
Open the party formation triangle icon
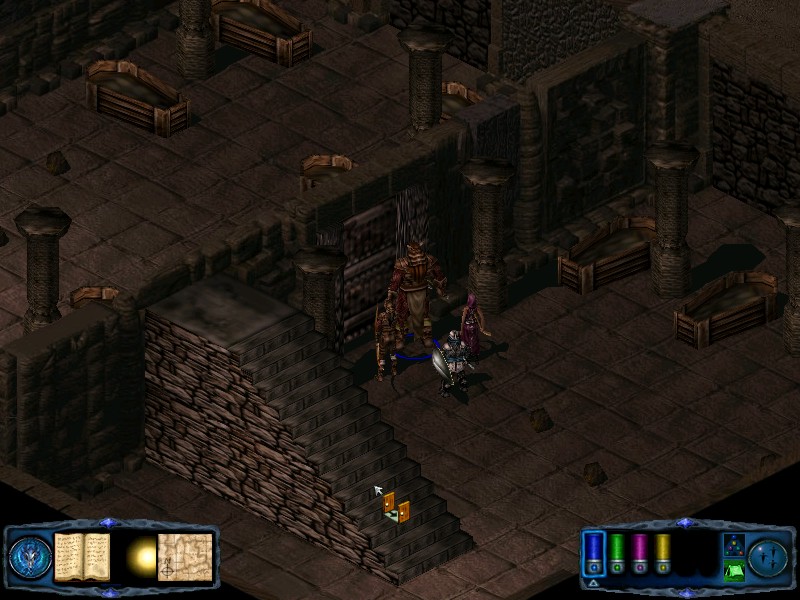tap(732, 545)
